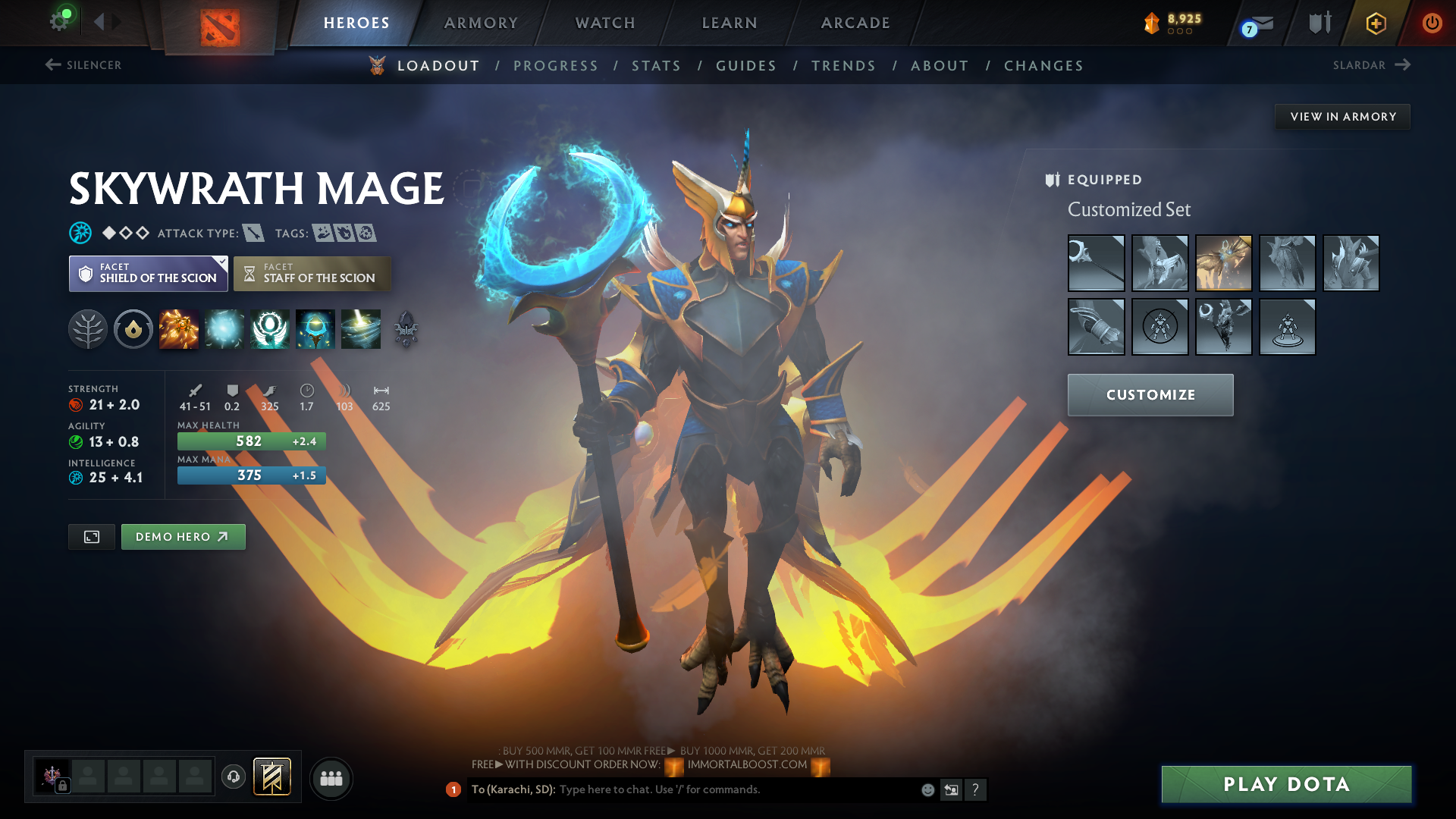The height and width of the screenshot is (819, 1456).
Task: Launch Demo Hero mode
Action: (x=183, y=537)
